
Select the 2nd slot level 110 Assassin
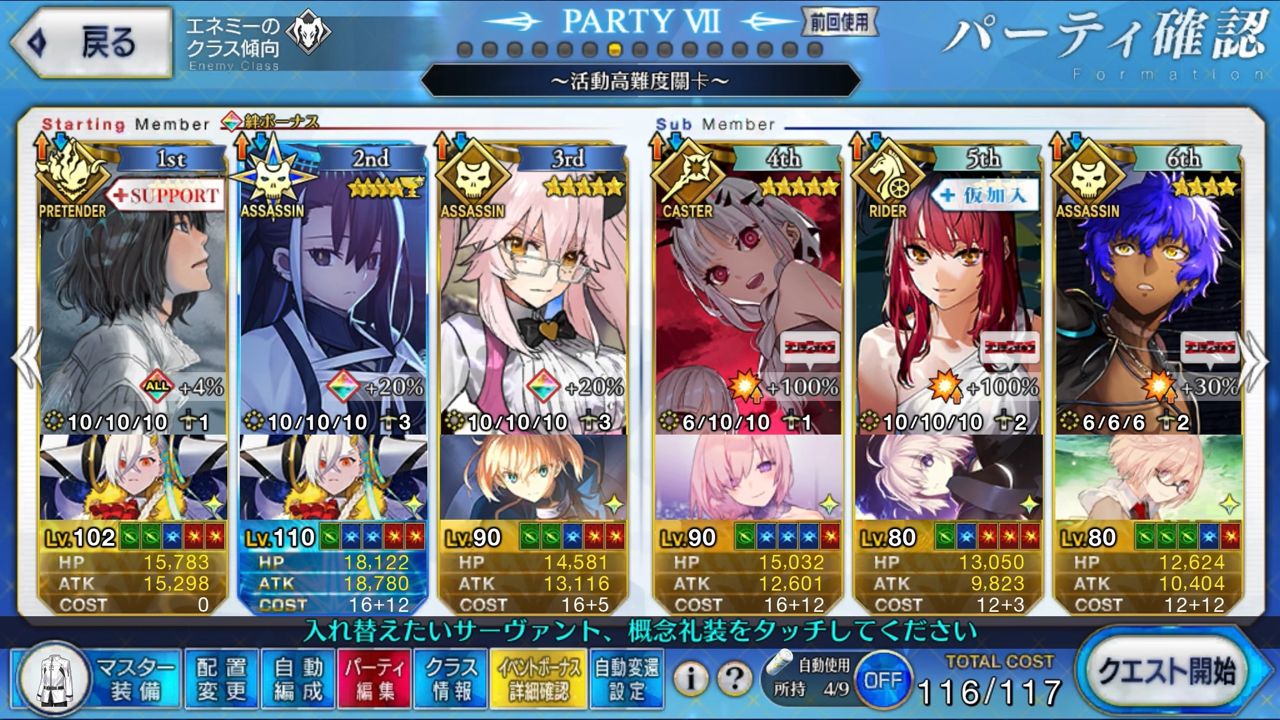333,300
